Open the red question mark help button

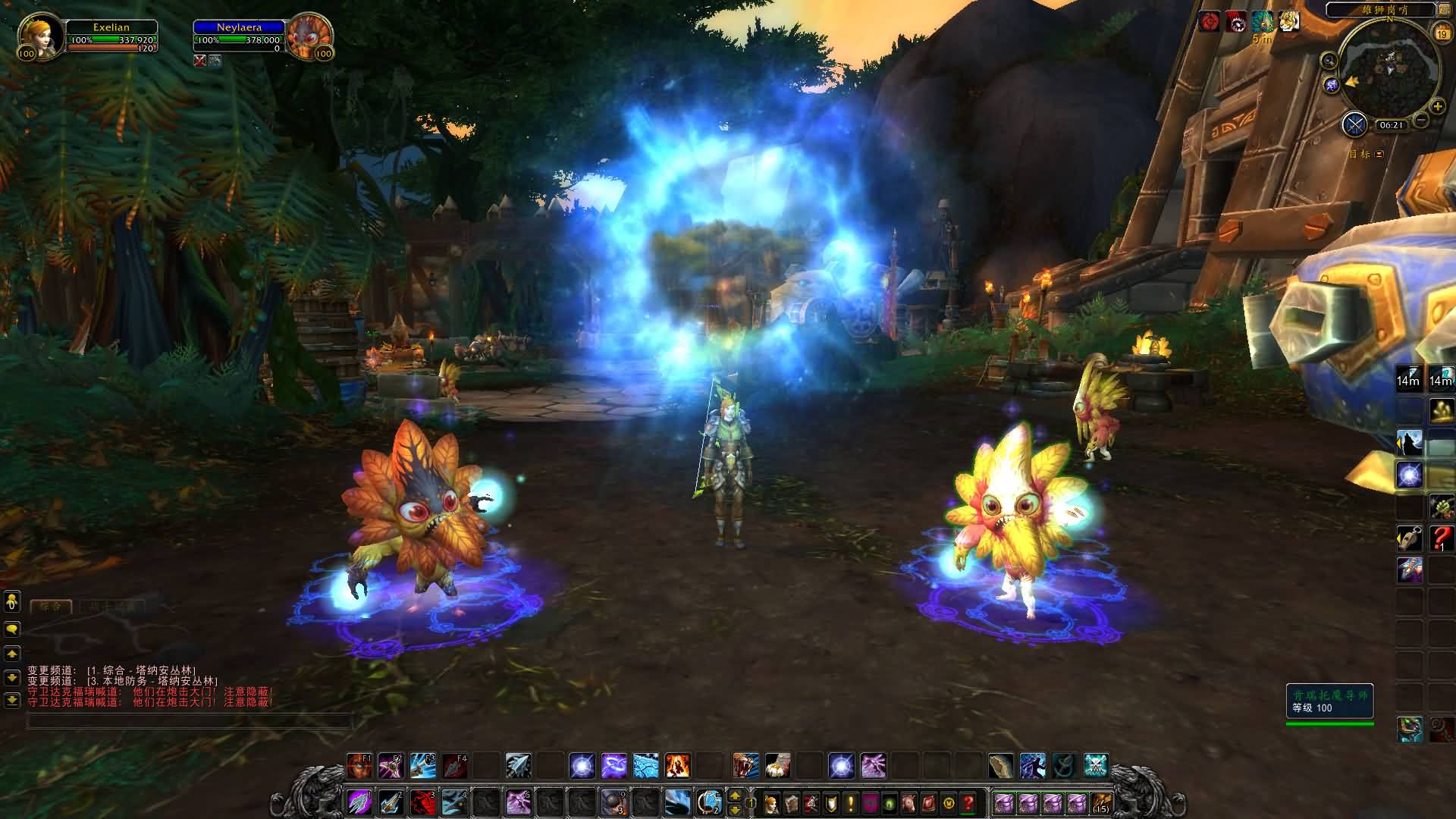pyautogui.click(x=968, y=802)
